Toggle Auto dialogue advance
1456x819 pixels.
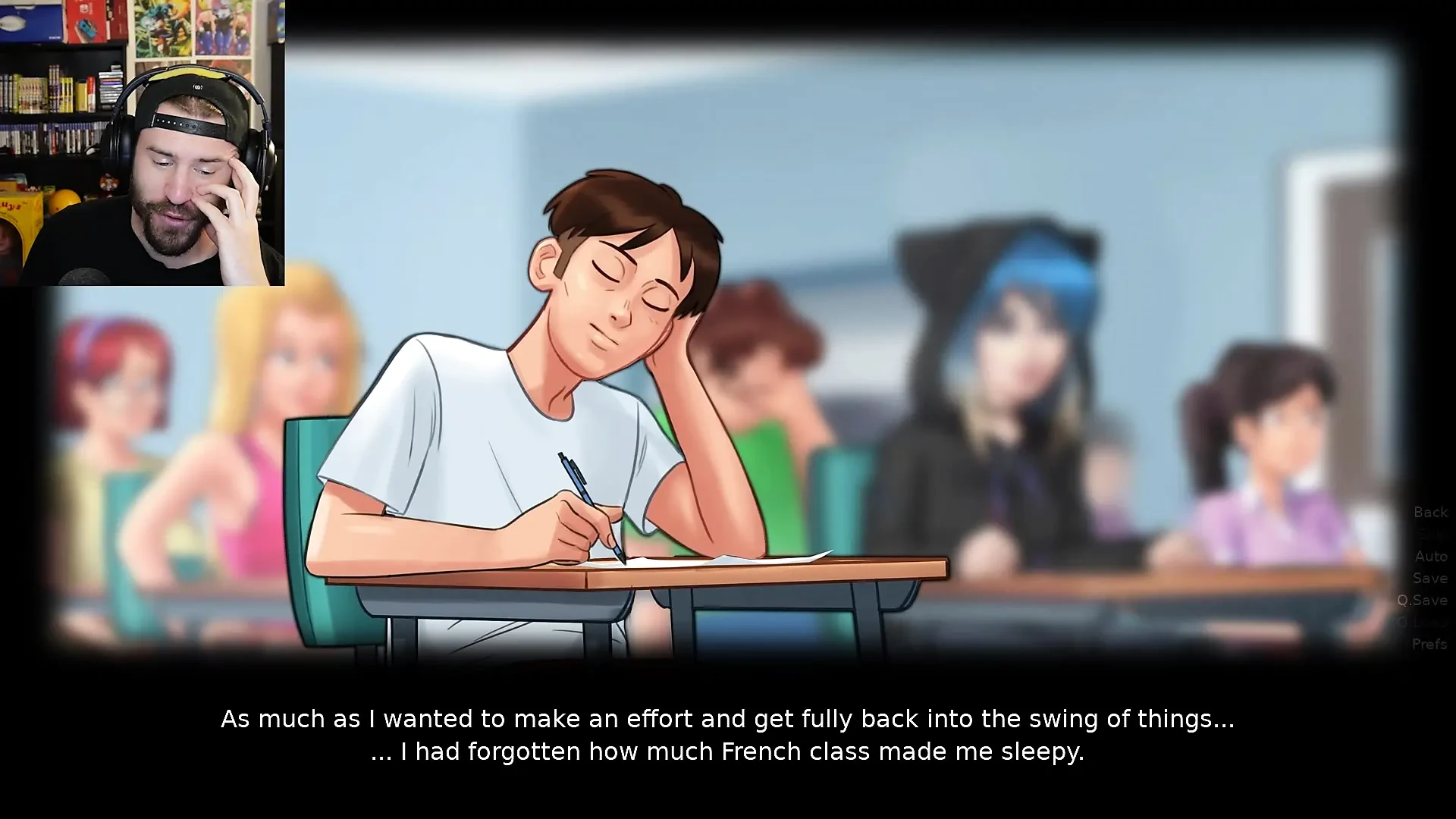pos(1431,557)
